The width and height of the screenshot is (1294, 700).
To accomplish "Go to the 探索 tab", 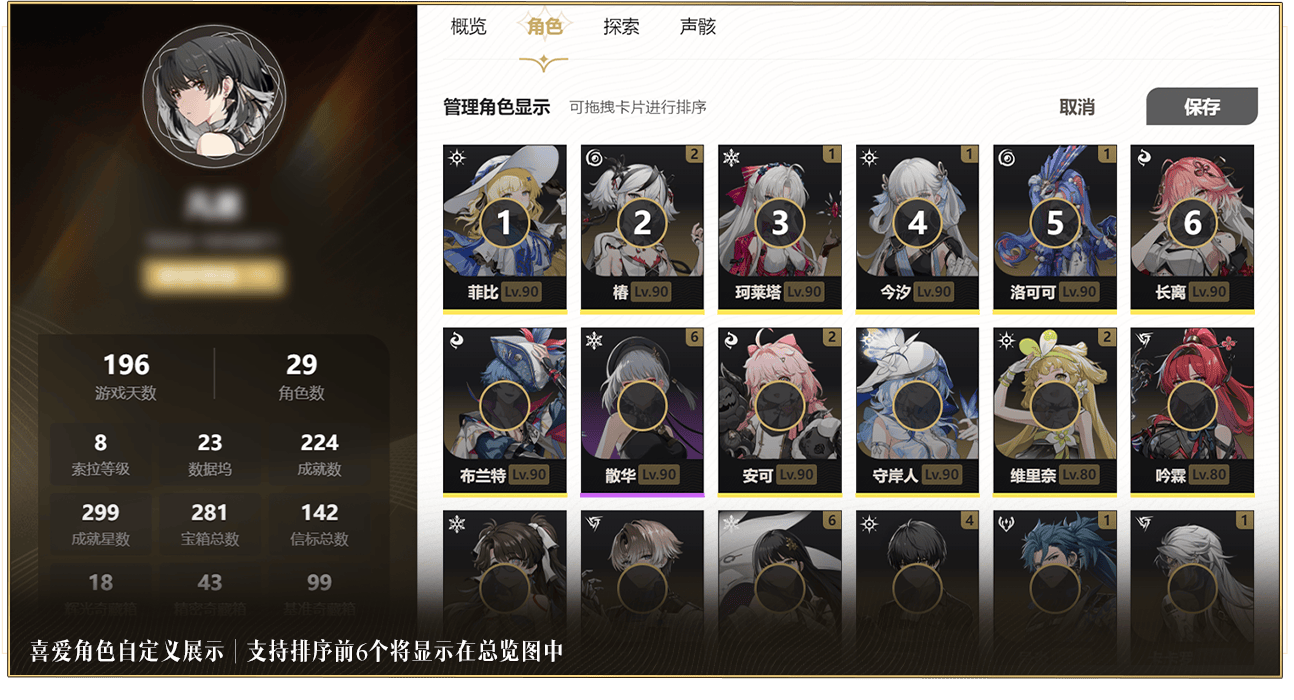I will pos(621,27).
